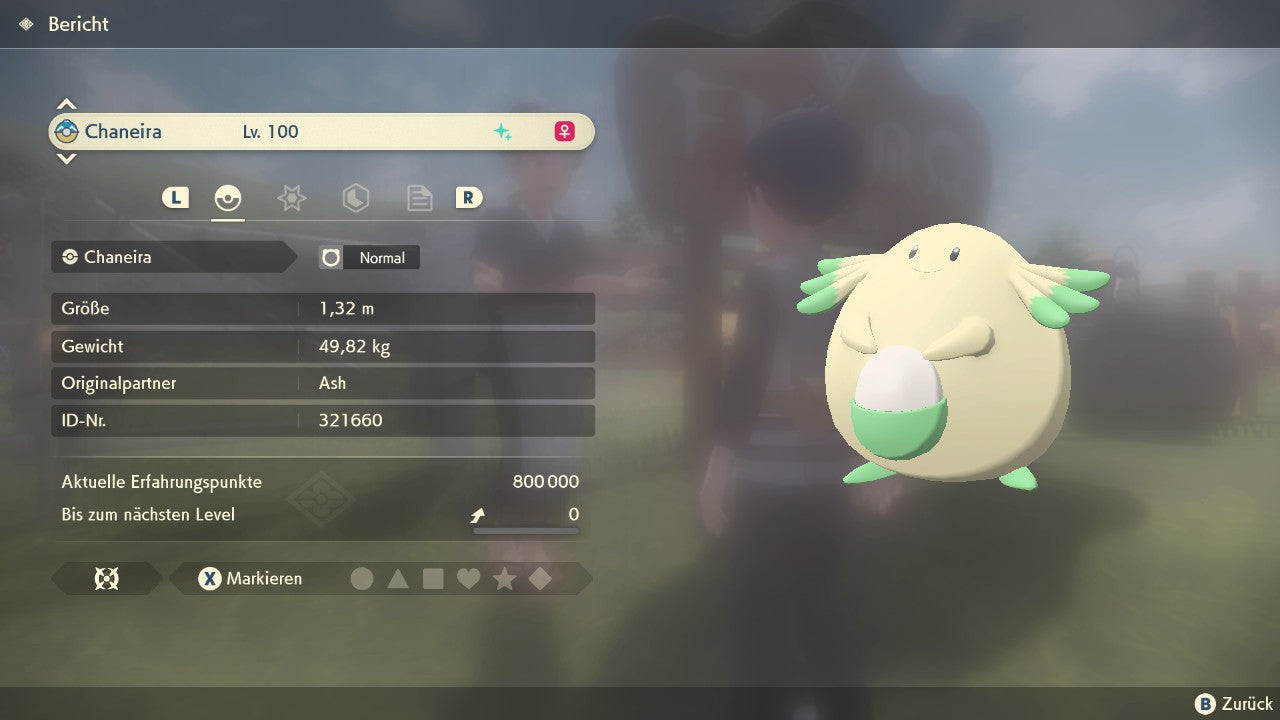Click the Zurück back button

pyautogui.click(x=1234, y=704)
